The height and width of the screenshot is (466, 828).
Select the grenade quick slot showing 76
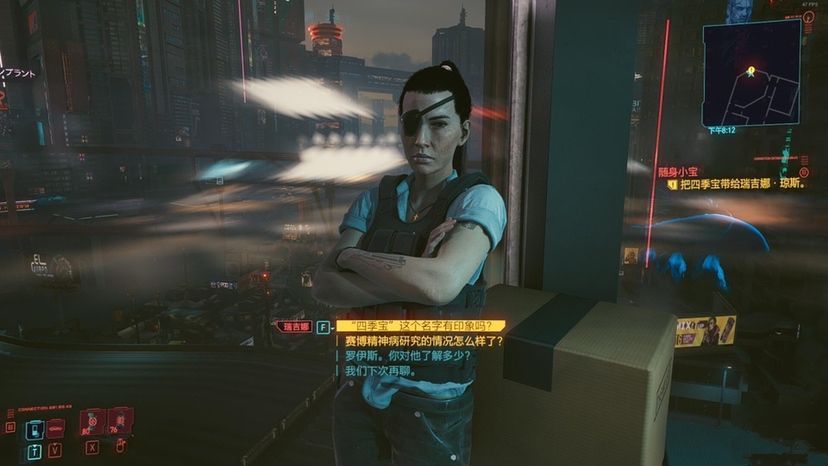coord(120,421)
